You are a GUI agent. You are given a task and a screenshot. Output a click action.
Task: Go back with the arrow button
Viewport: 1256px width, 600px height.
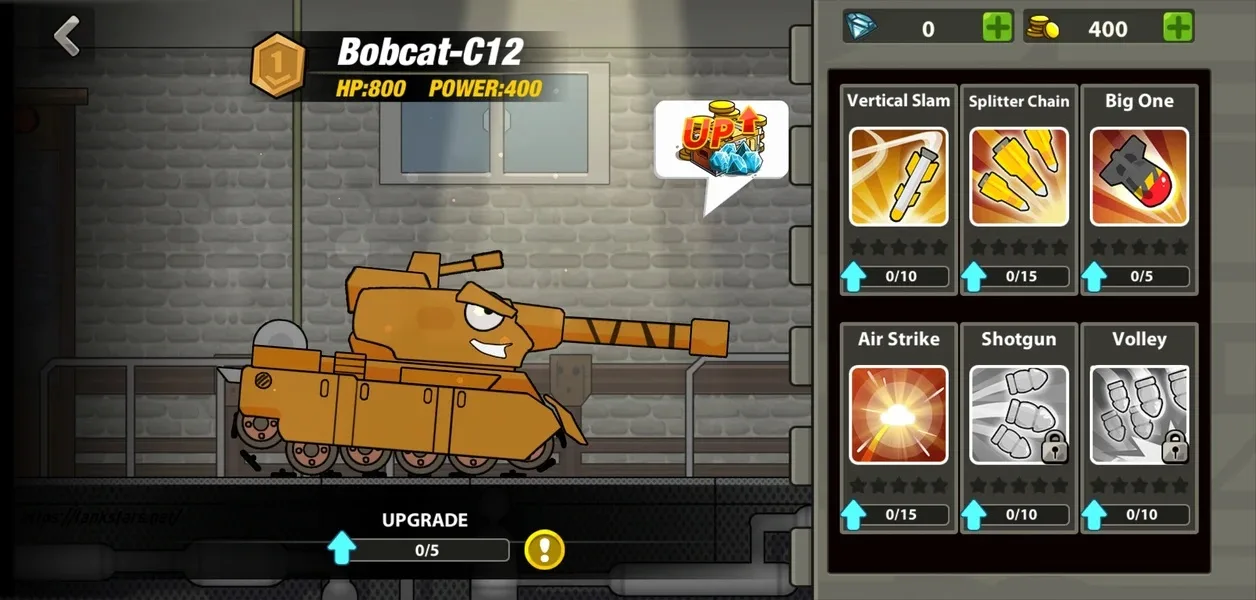tap(67, 37)
